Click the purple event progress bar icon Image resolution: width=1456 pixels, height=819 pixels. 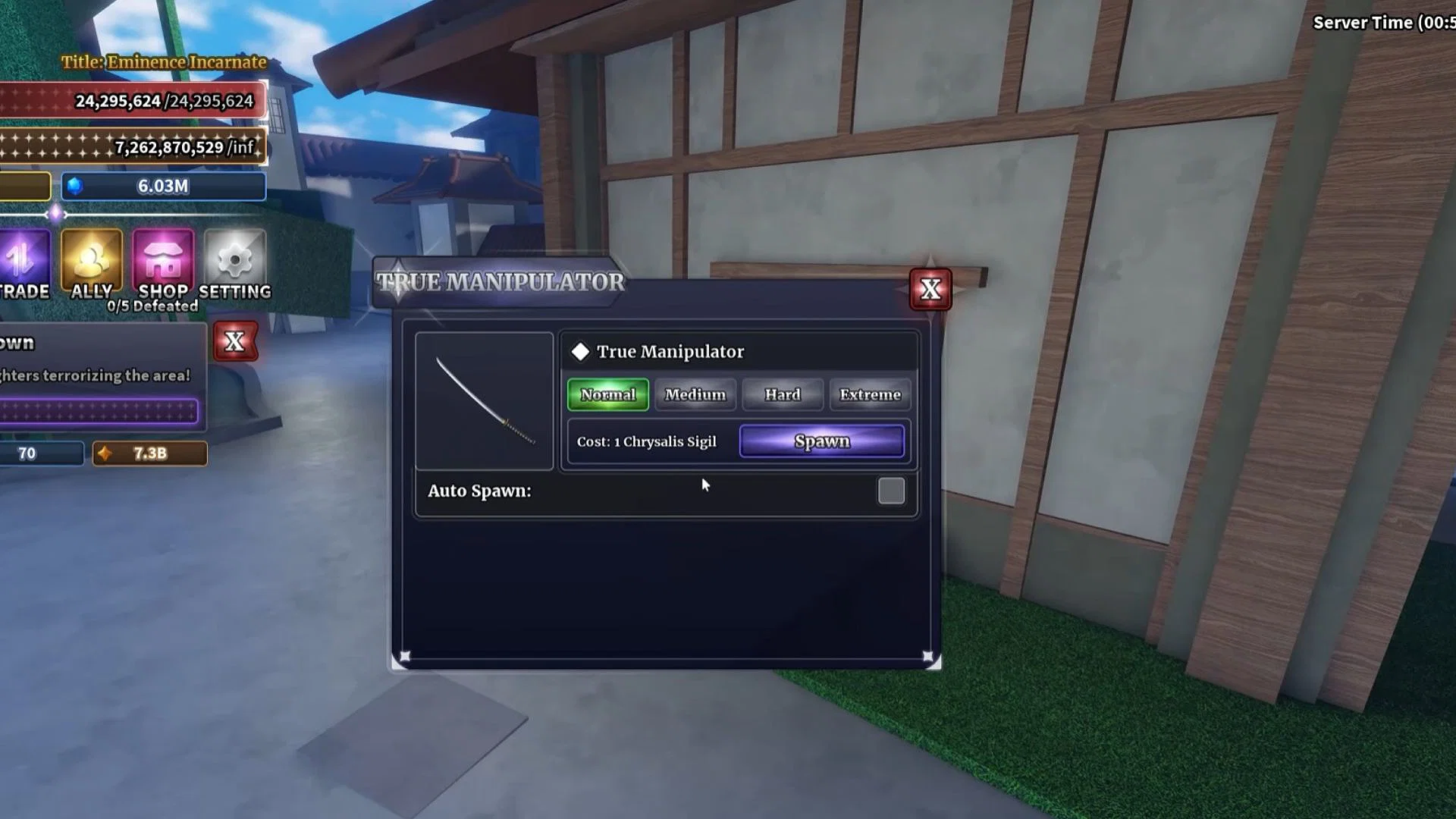tap(99, 409)
